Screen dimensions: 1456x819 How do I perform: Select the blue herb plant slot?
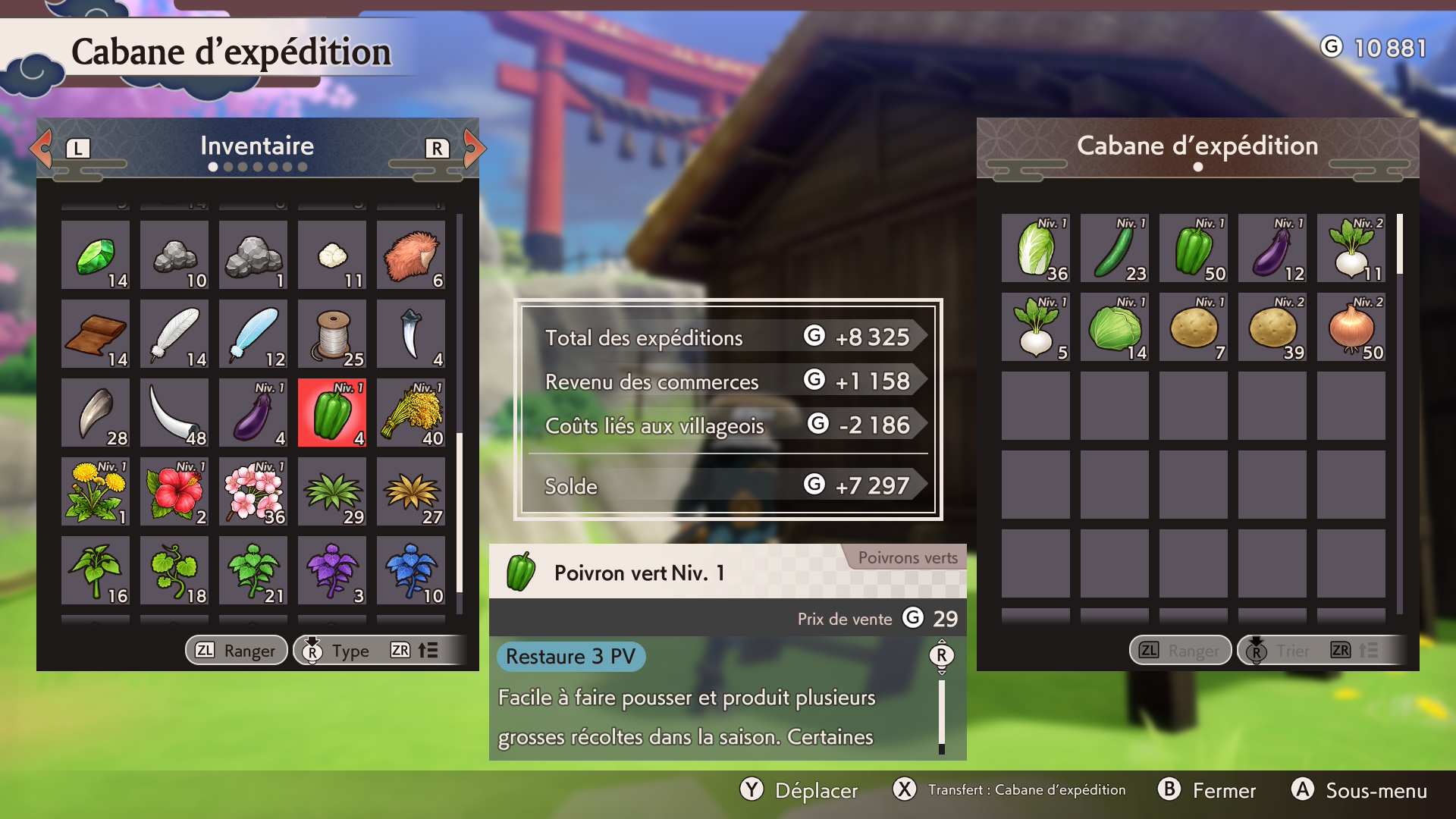click(x=411, y=571)
